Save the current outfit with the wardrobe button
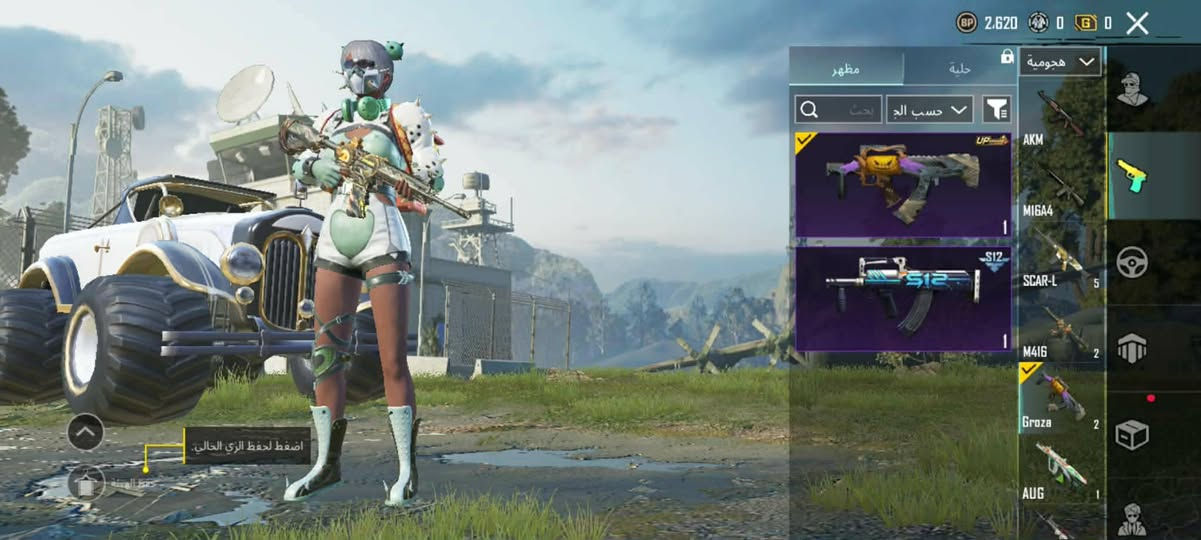This screenshot has height=540, width=1201. [x=86, y=484]
